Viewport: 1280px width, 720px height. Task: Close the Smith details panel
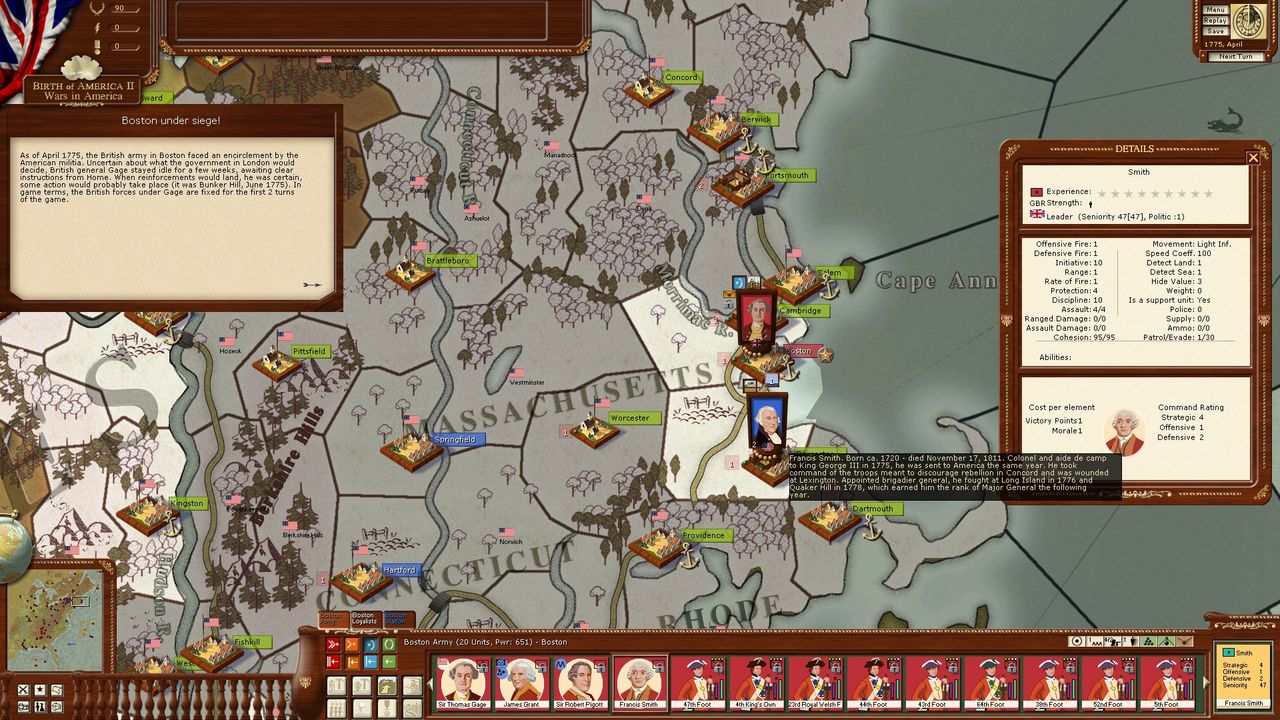click(x=1253, y=157)
